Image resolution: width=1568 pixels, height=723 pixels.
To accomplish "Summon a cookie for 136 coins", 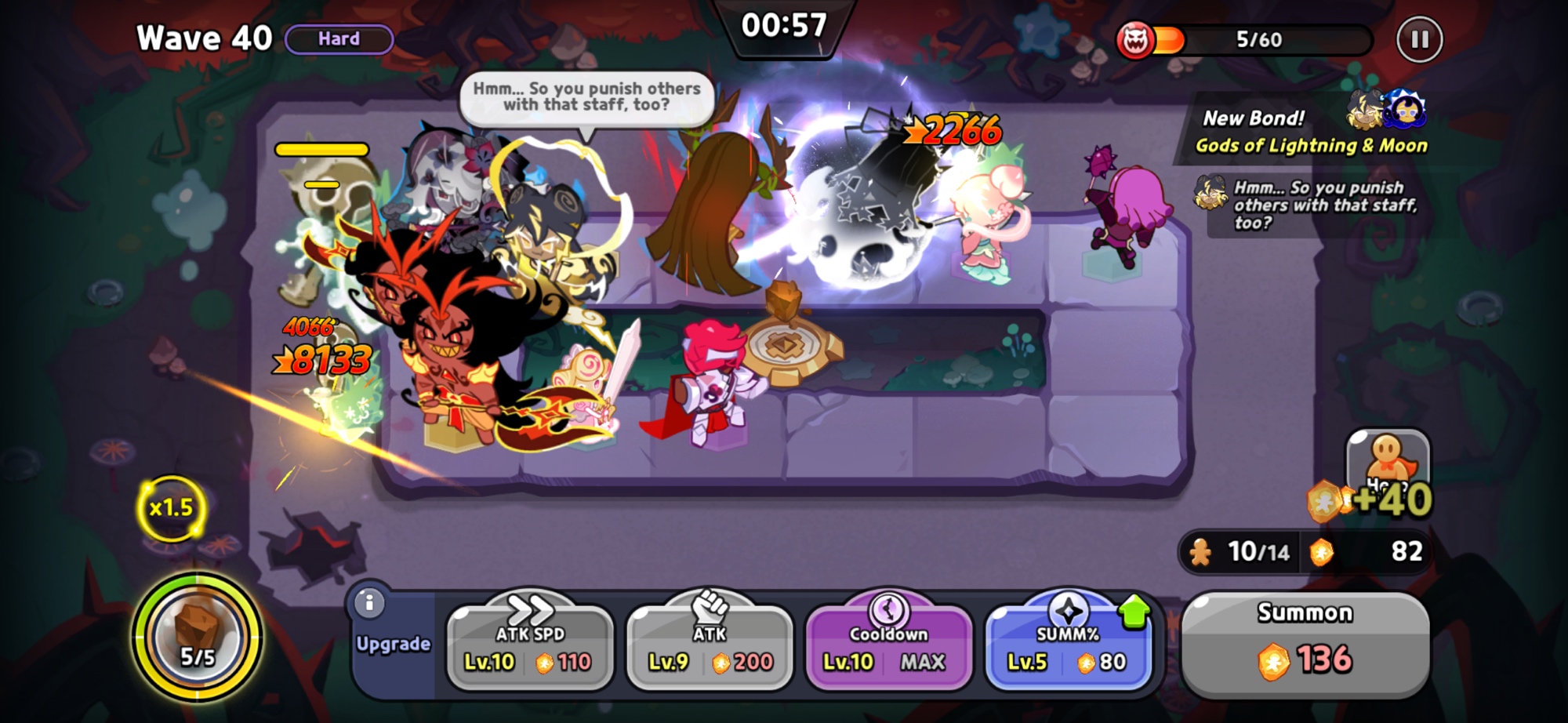I will [1305, 645].
